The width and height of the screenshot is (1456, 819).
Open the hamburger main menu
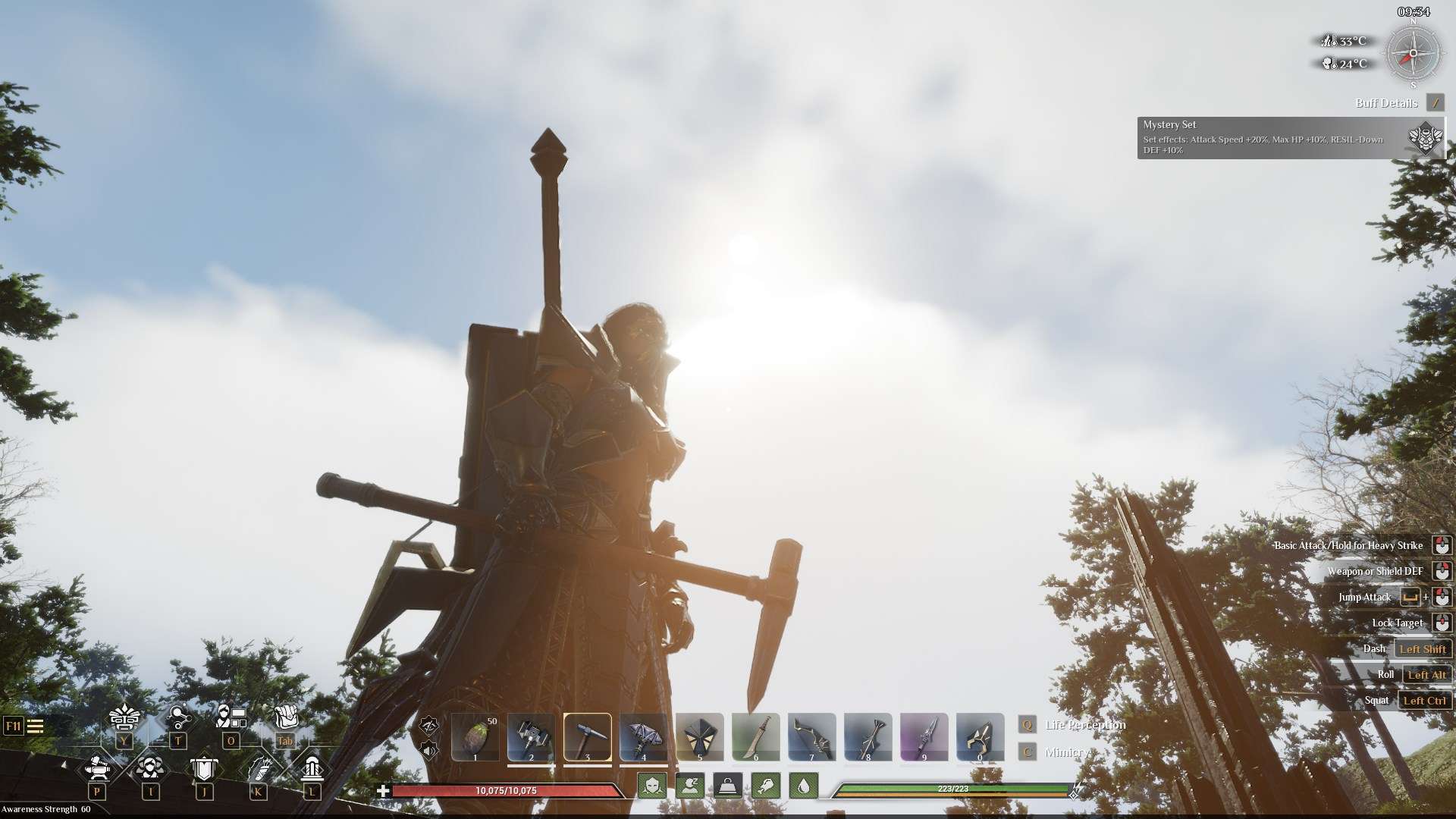click(35, 726)
